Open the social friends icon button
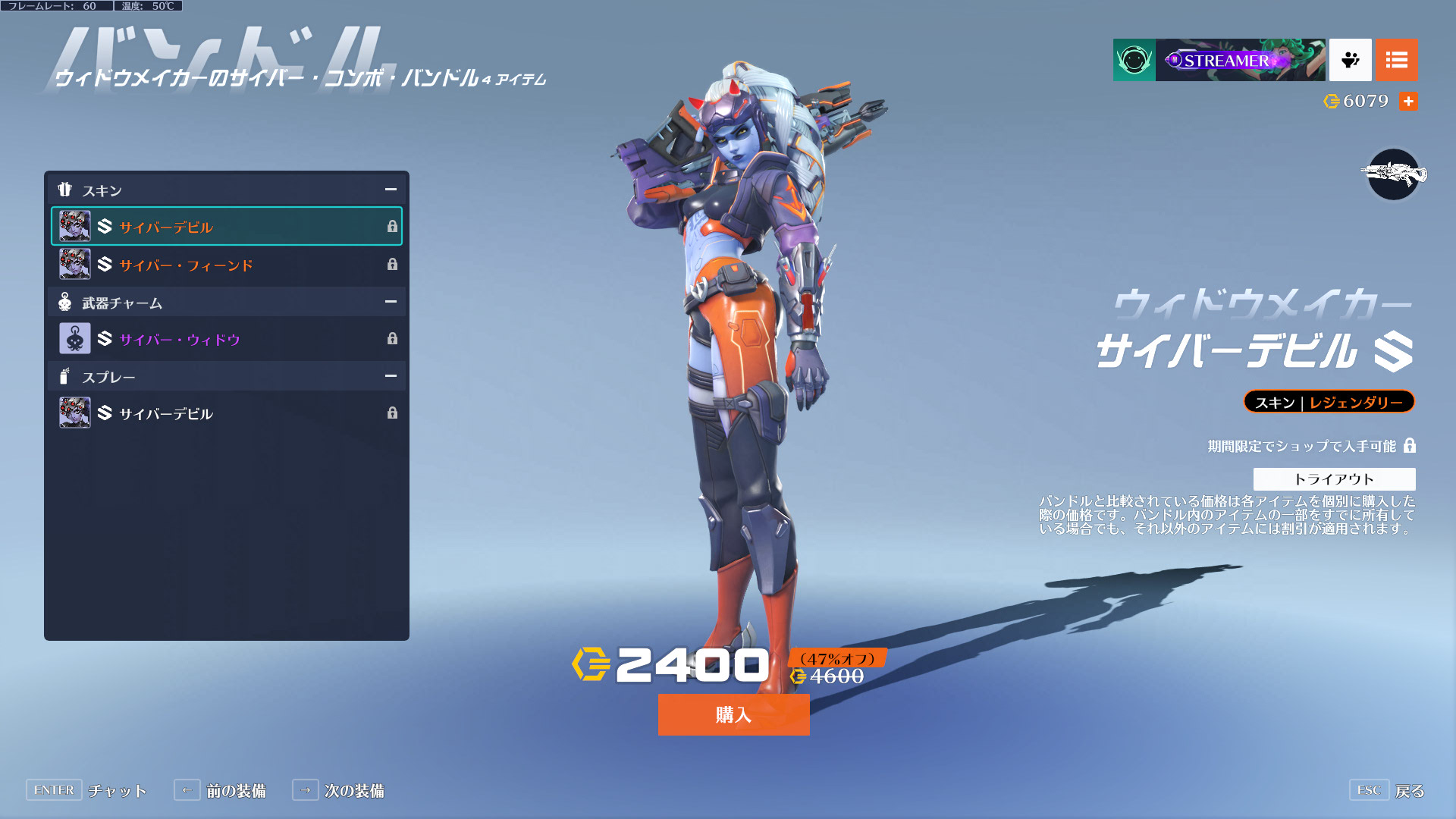This screenshot has height=819, width=1456. (x=1350, y=60)
